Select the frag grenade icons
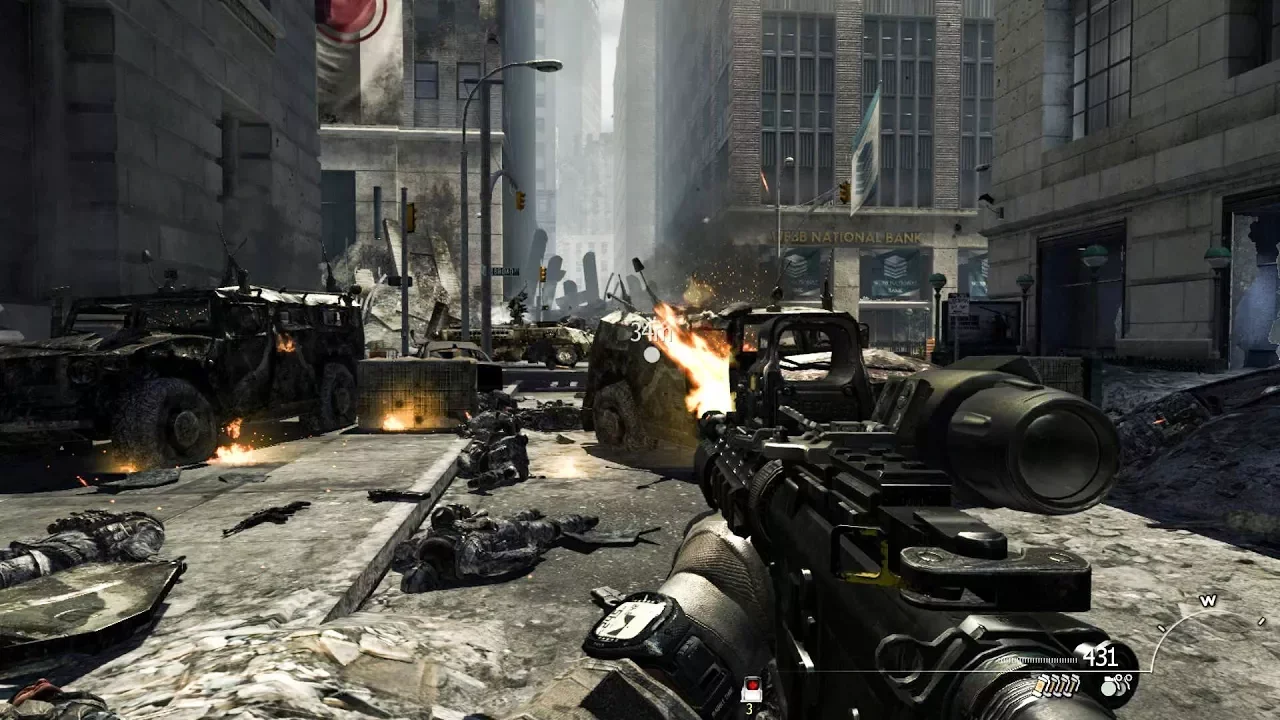The image size is (1280, 720). [1116, 685]
